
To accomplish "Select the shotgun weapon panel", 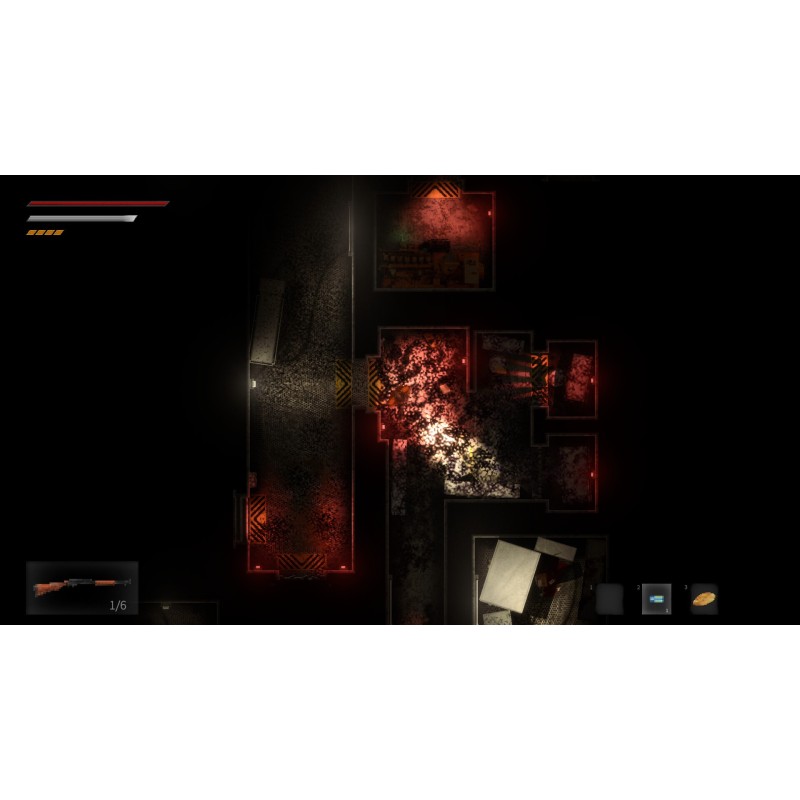I will pos(82,588).
